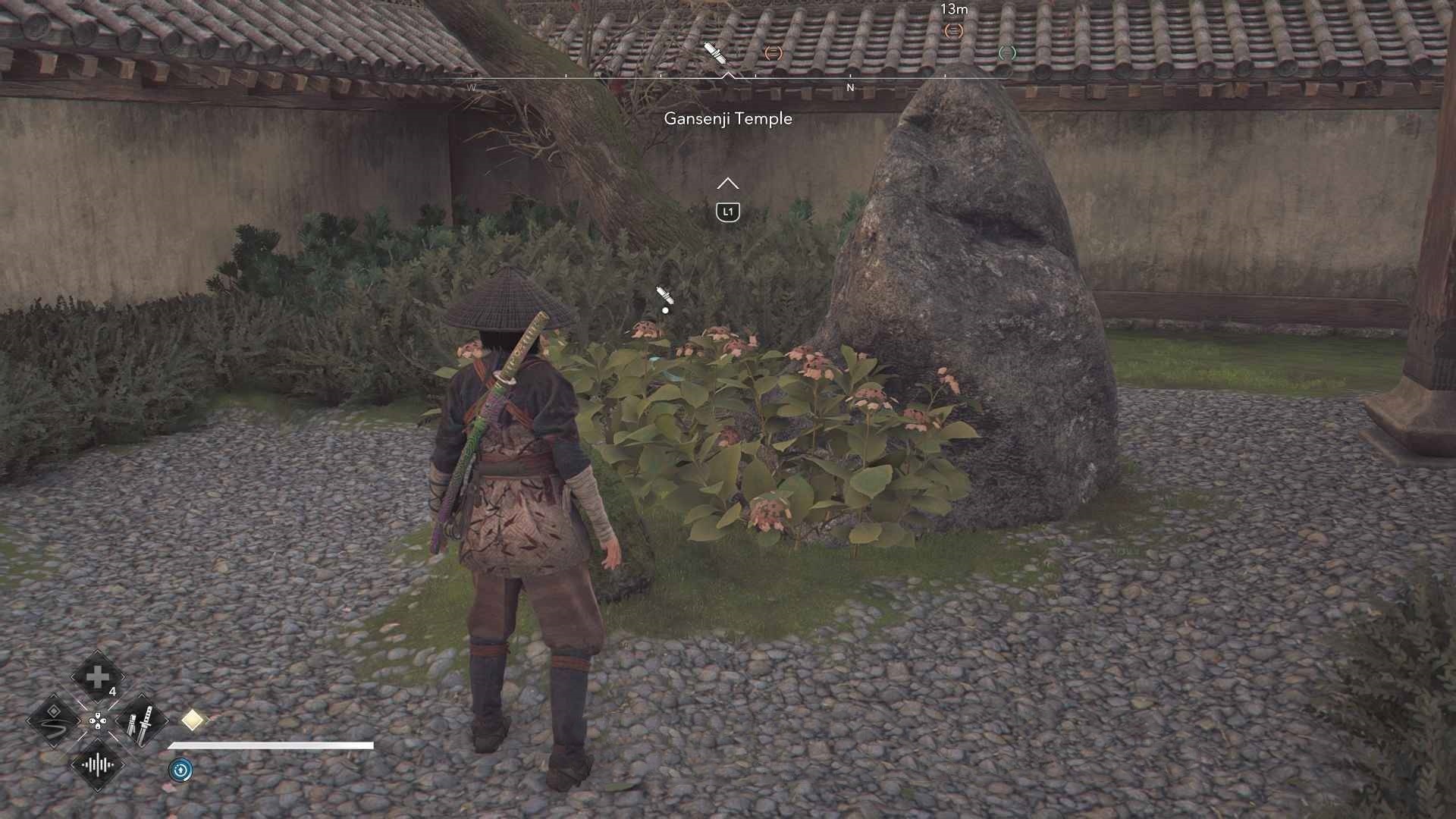This screenshot has height=819, width=1456.
Task: Click the N heading on the compass bar
Action: 850,88
